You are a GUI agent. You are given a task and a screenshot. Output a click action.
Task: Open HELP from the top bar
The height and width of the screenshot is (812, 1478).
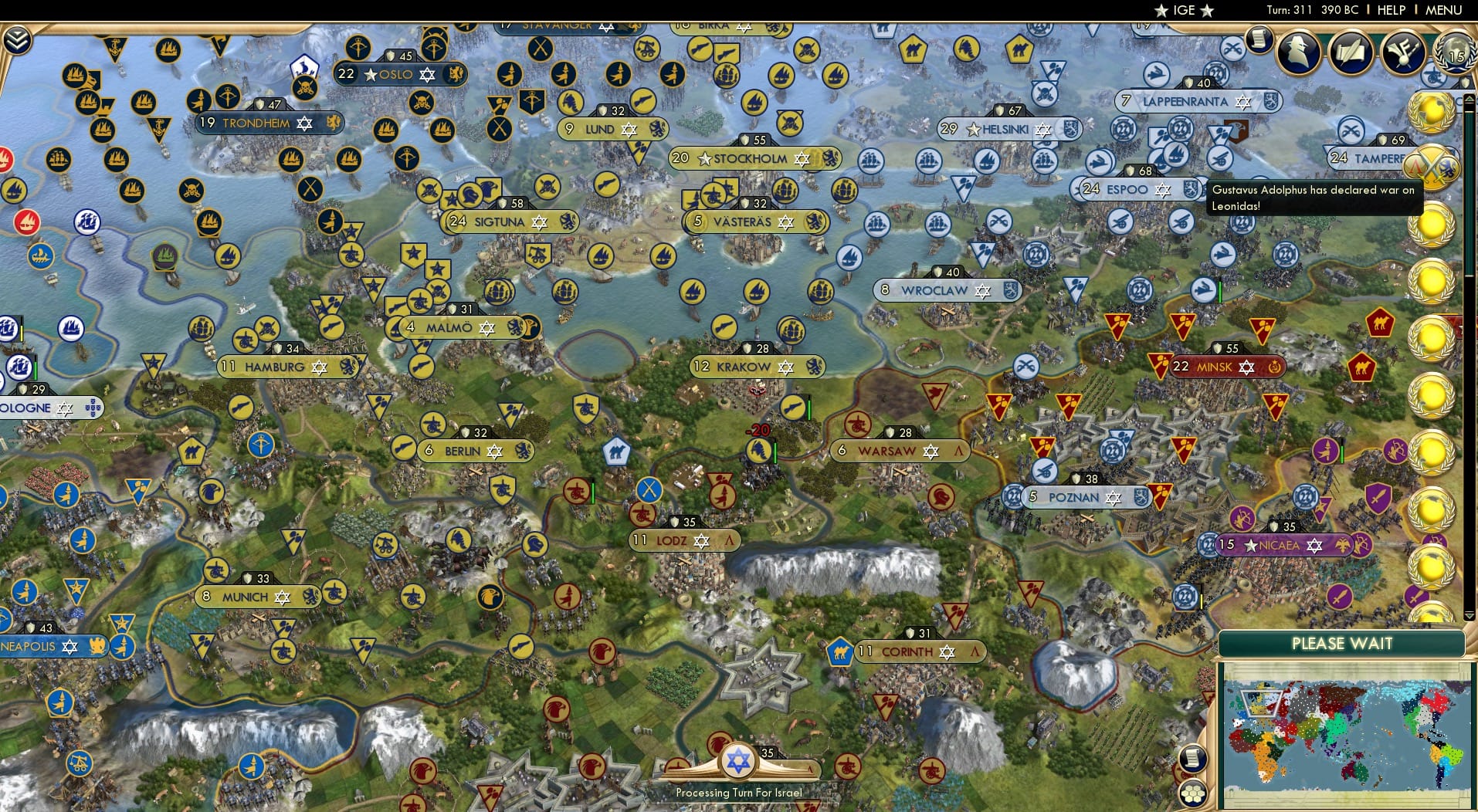coord(1390,10)
